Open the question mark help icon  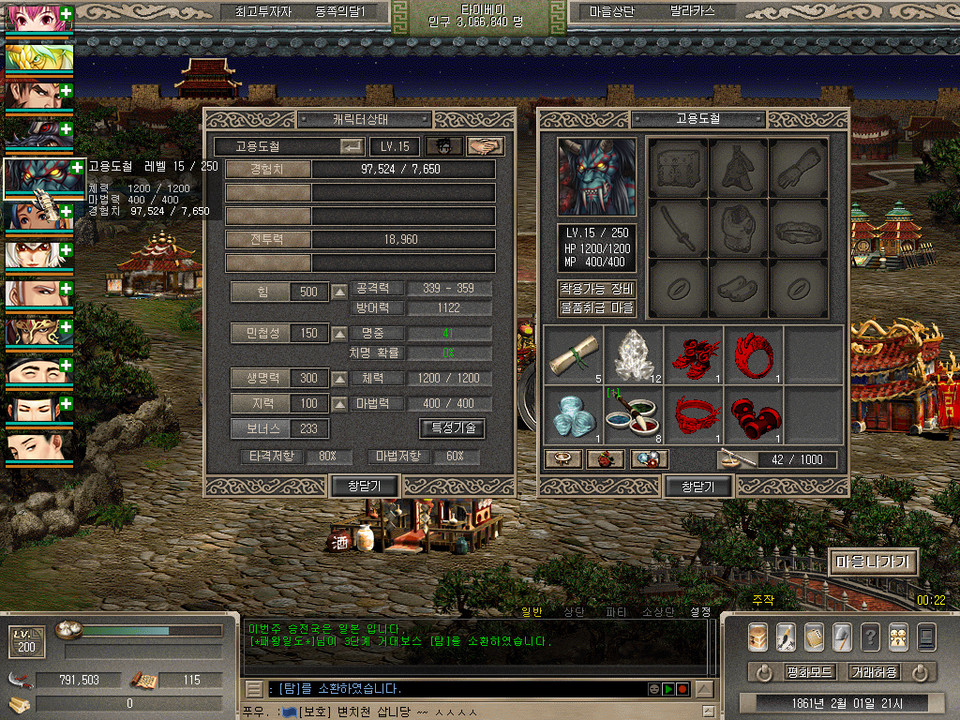tap(870, 636)
